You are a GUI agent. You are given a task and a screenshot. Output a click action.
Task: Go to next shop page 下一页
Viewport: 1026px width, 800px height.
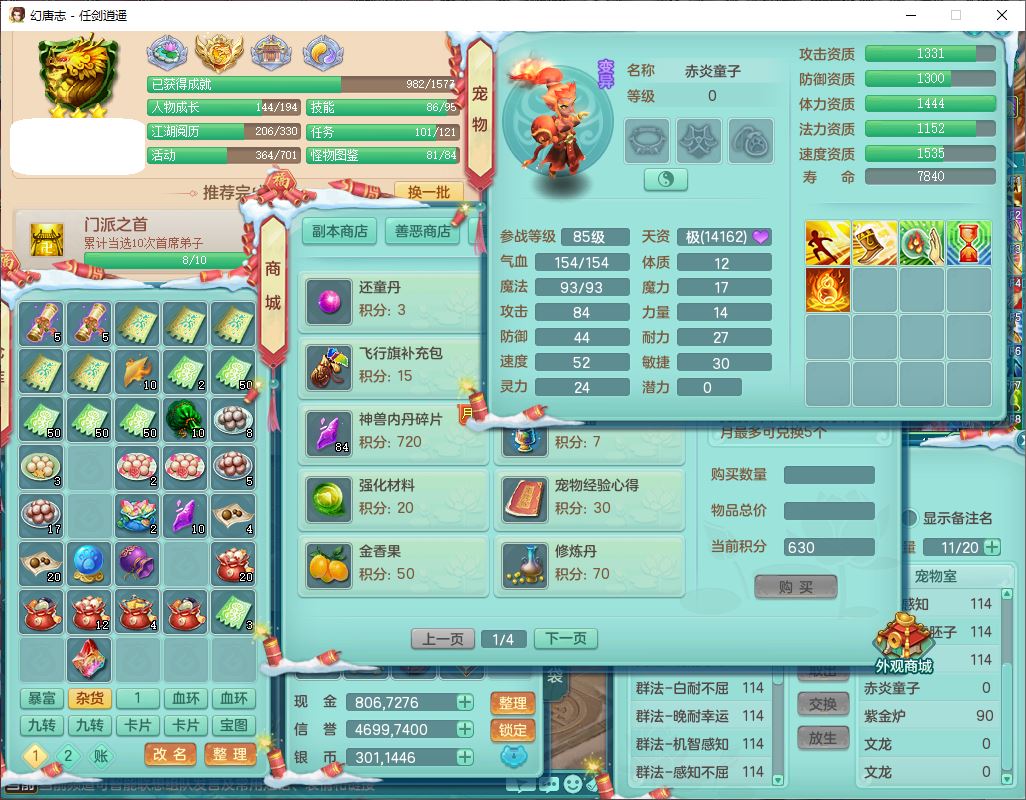tap(565, 639)
